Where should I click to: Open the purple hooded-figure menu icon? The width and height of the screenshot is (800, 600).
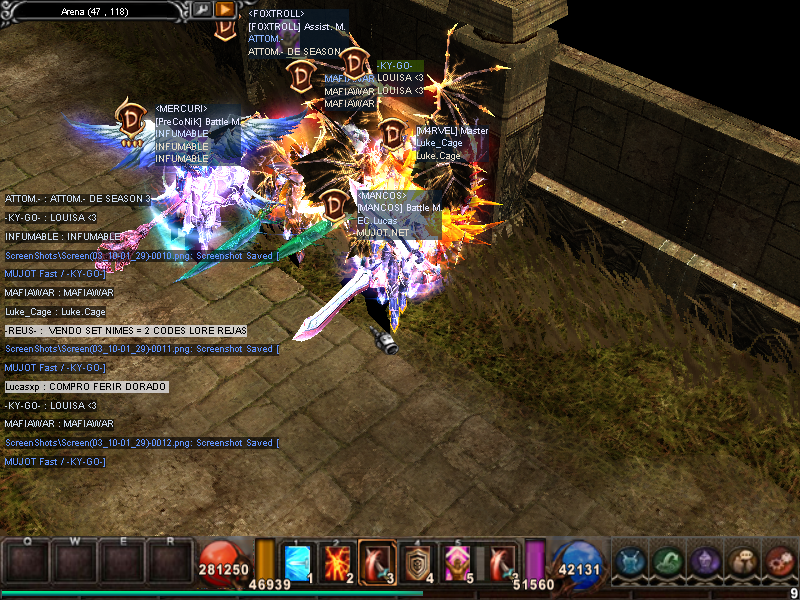tap(706, 563)
